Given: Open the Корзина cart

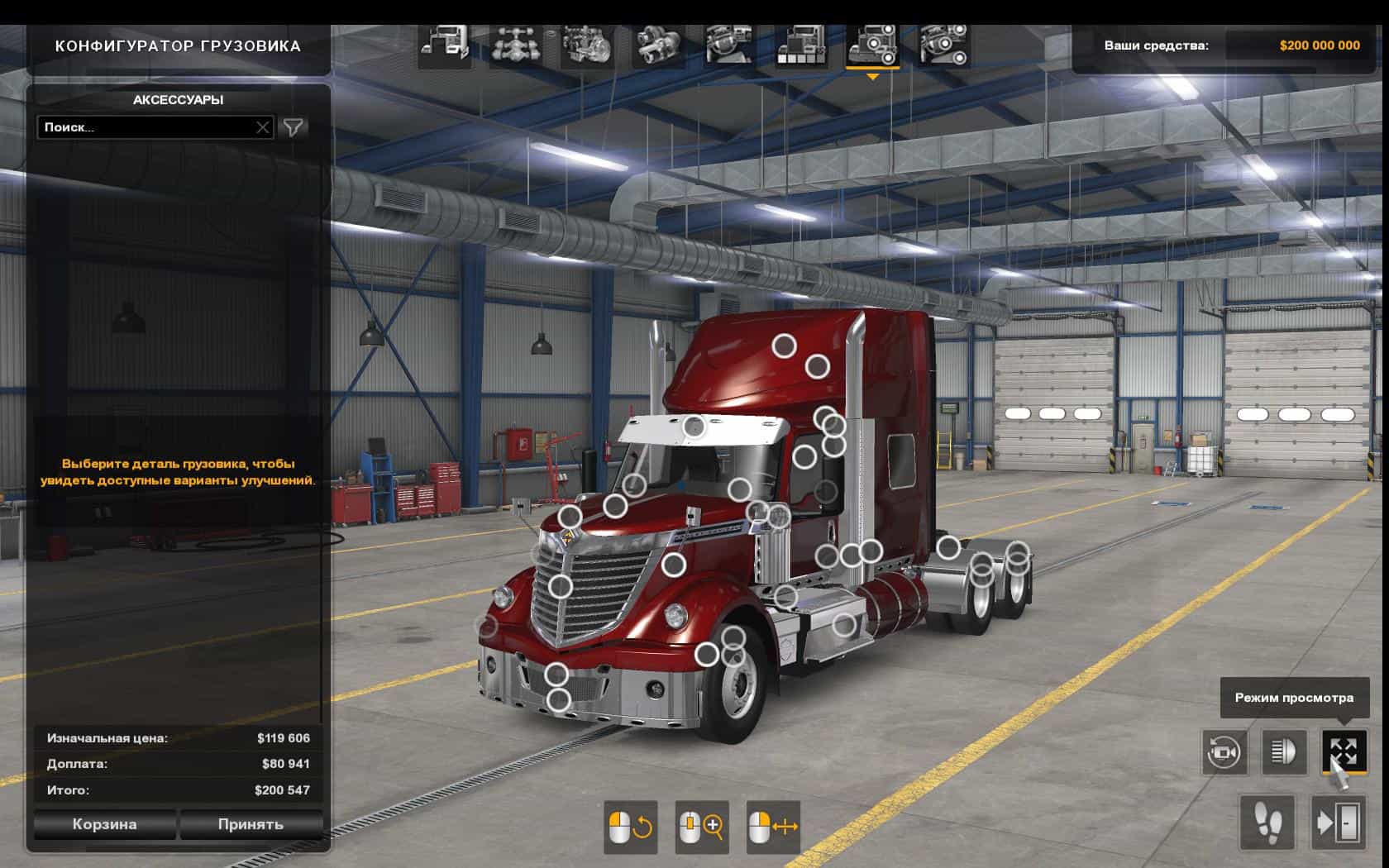Looking at the screenshot, I should coord(104,824).
